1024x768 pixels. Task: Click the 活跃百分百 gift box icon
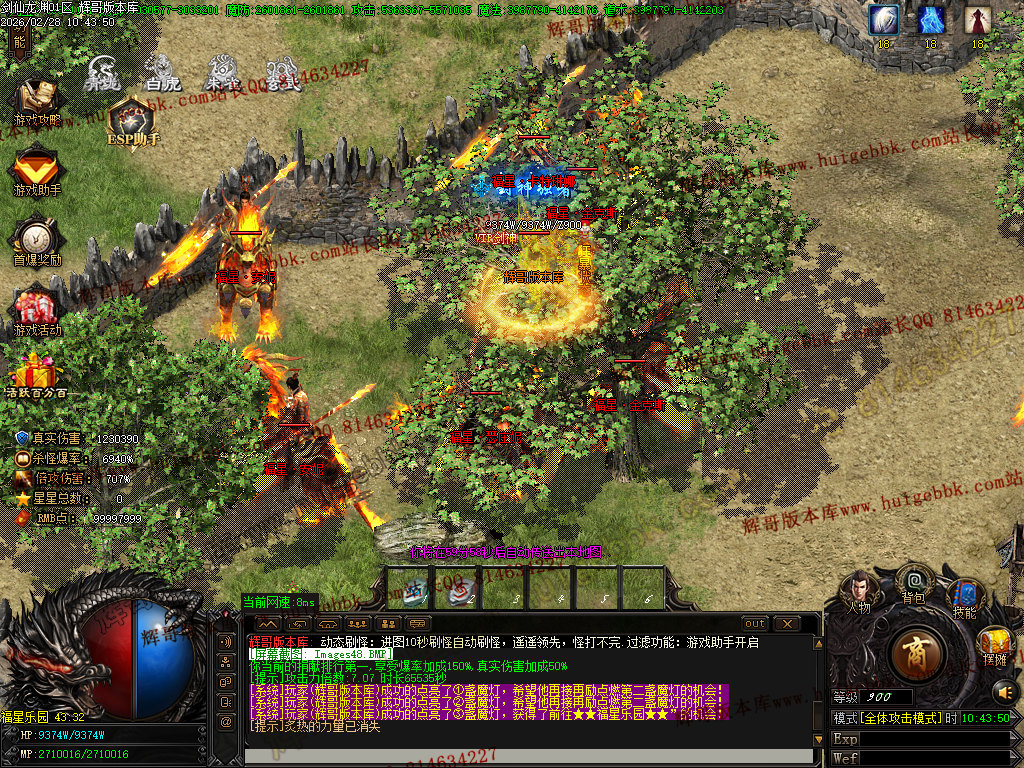[x=36, y=375]
